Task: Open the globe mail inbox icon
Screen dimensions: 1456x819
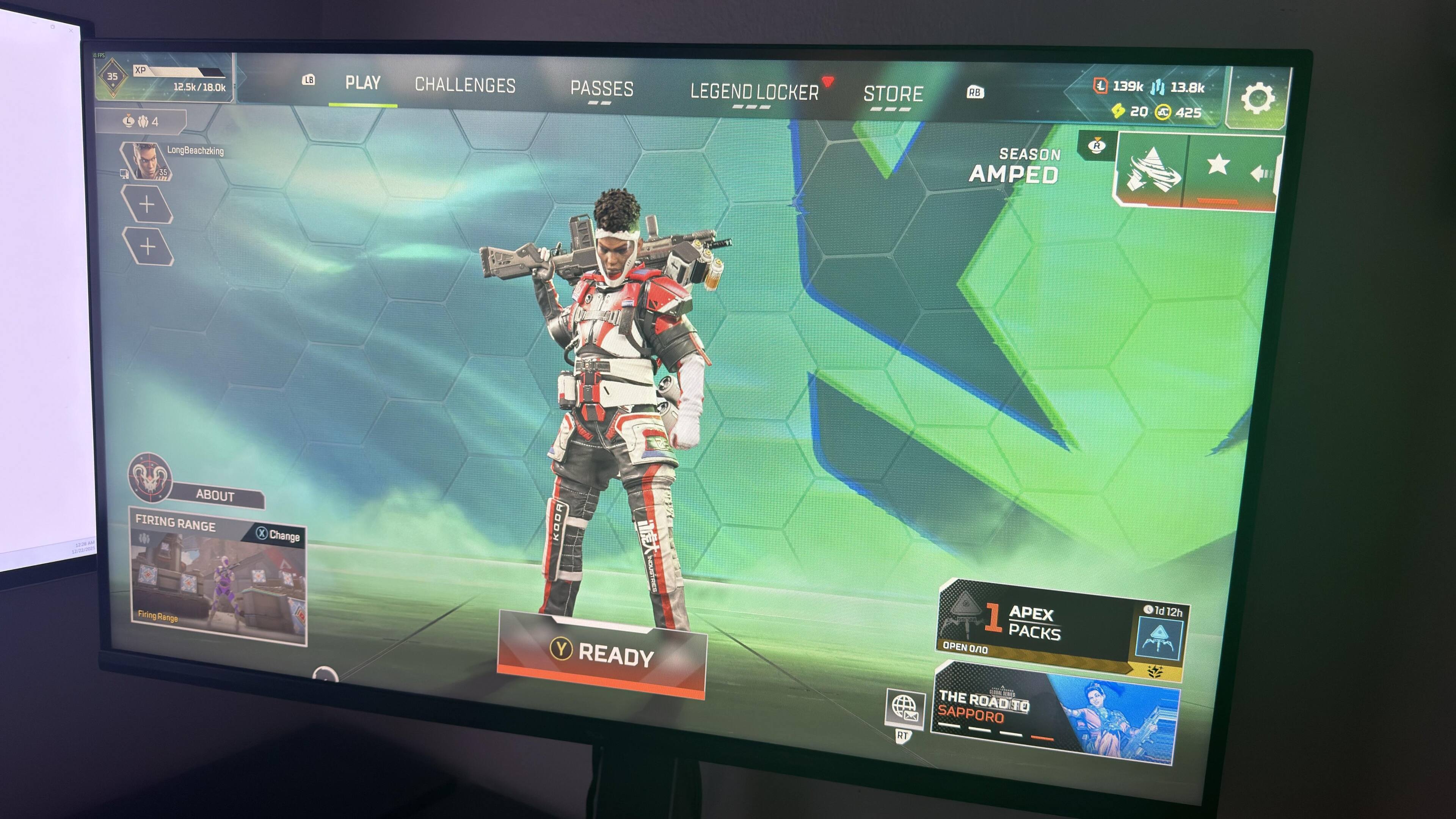Action: pos(904,708)
